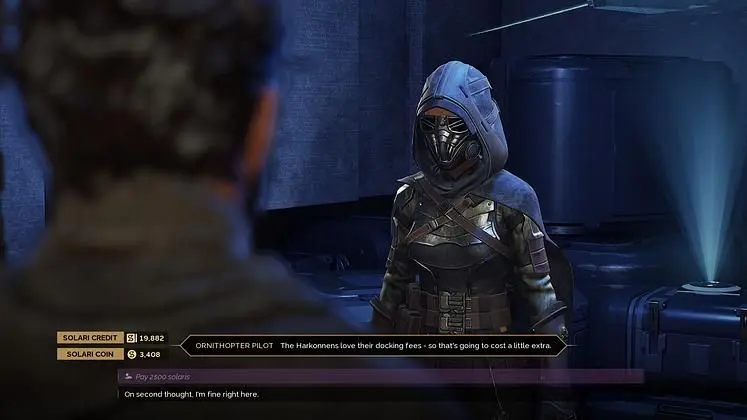This screenshot has width=747, height=420.
Task: Select "On second thought, I'm fine right here."
Action: click(191, 394)
